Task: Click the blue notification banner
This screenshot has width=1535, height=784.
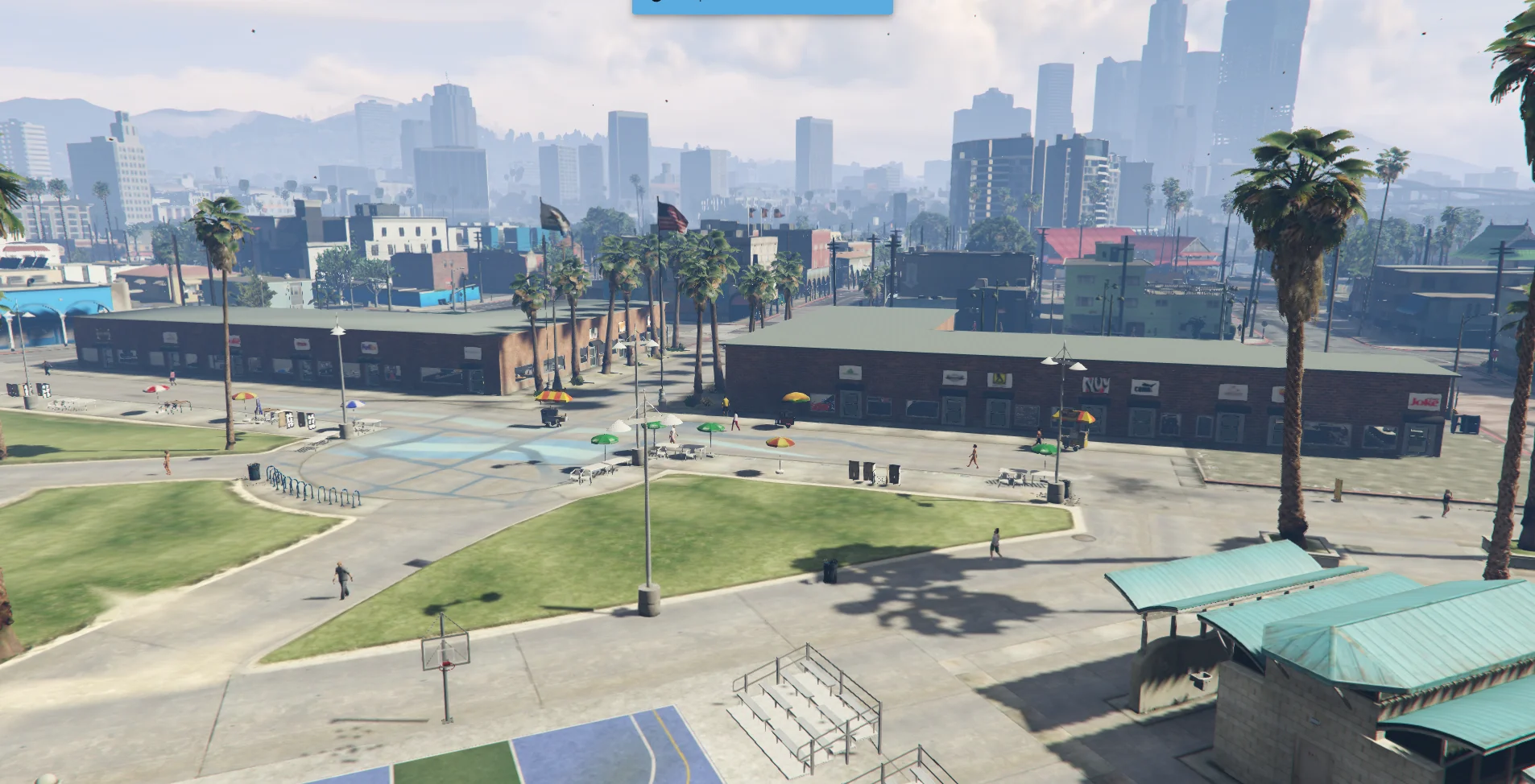Action: coord(762,6)
